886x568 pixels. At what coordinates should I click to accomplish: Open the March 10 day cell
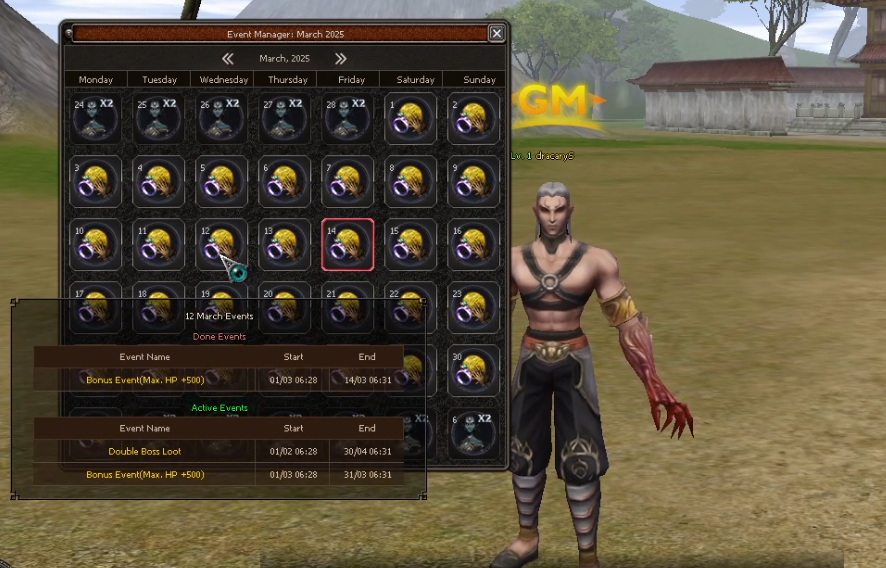coord(95,245)
